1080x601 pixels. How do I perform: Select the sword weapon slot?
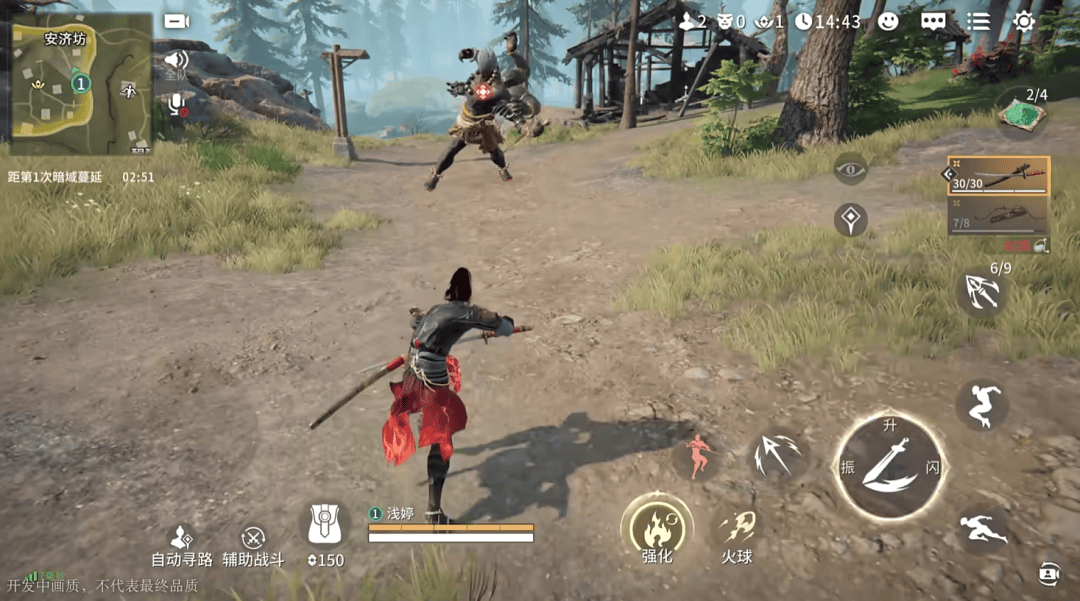point(998,176)
